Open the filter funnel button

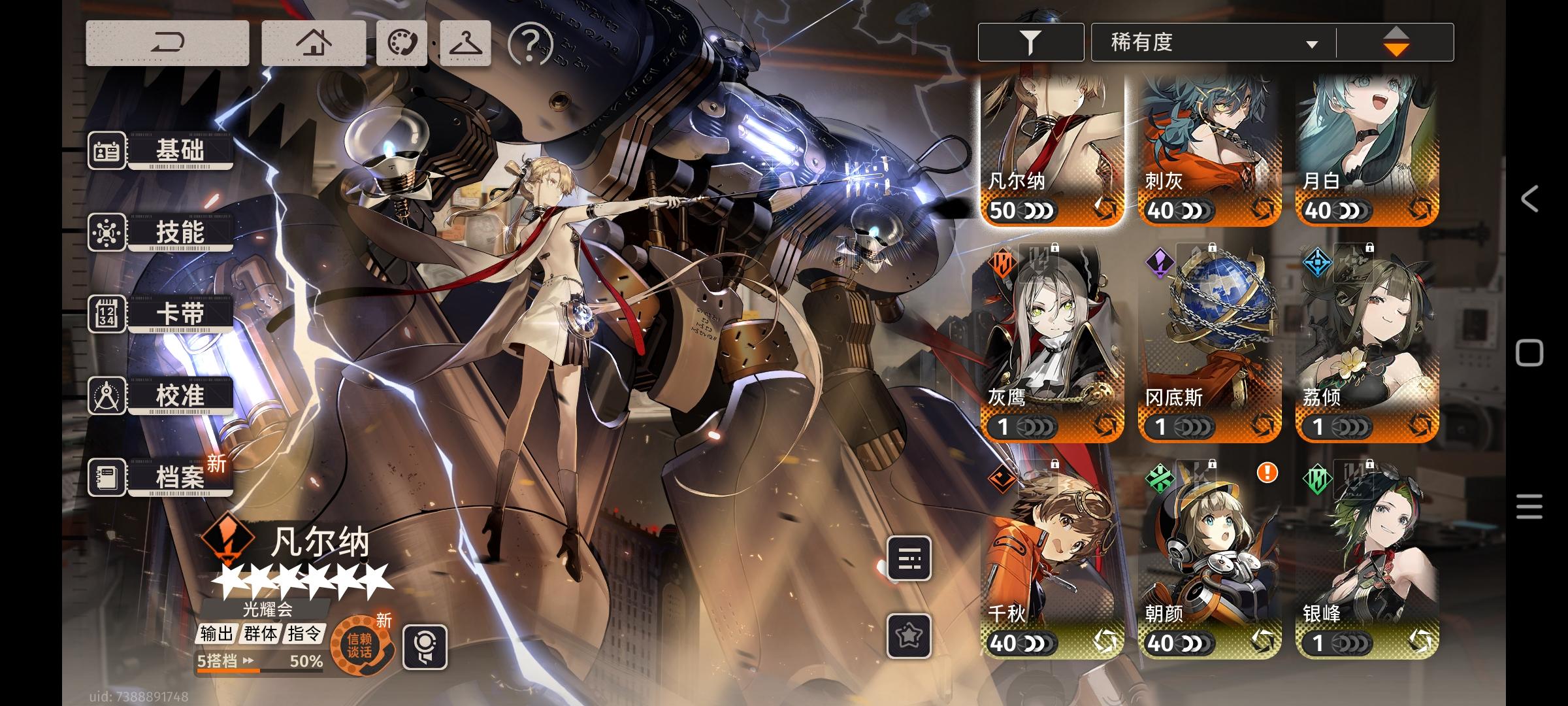click(1030, 42)
